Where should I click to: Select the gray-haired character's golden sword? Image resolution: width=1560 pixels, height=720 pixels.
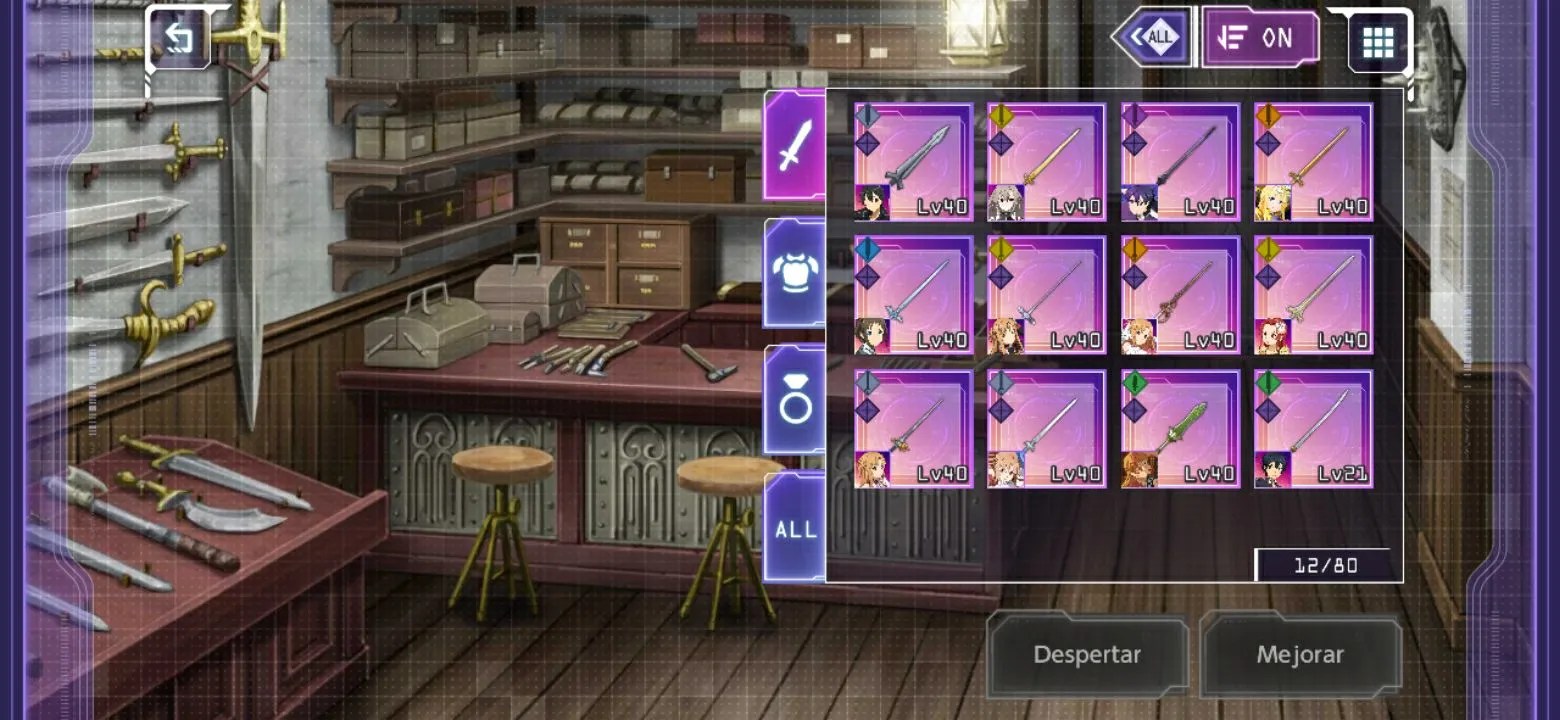click(x=1047, y=161)
